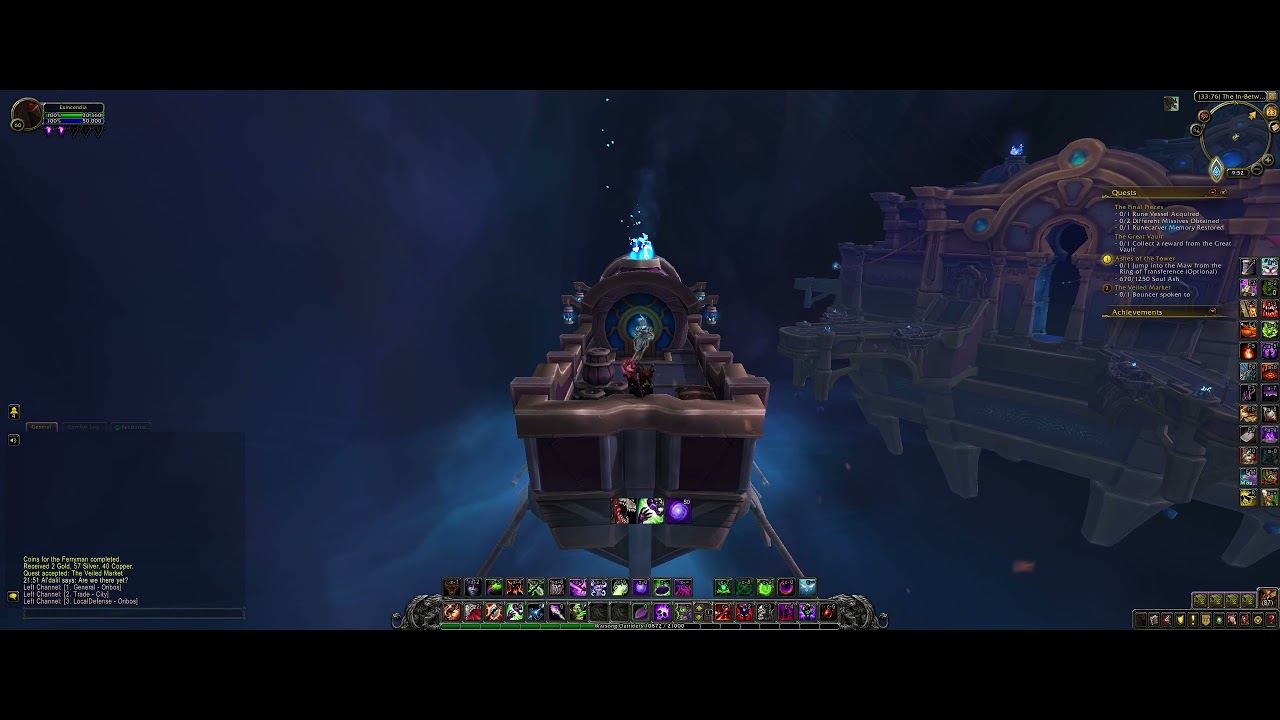Expand the Achievements section arrow

click(x=1212, y=310)
